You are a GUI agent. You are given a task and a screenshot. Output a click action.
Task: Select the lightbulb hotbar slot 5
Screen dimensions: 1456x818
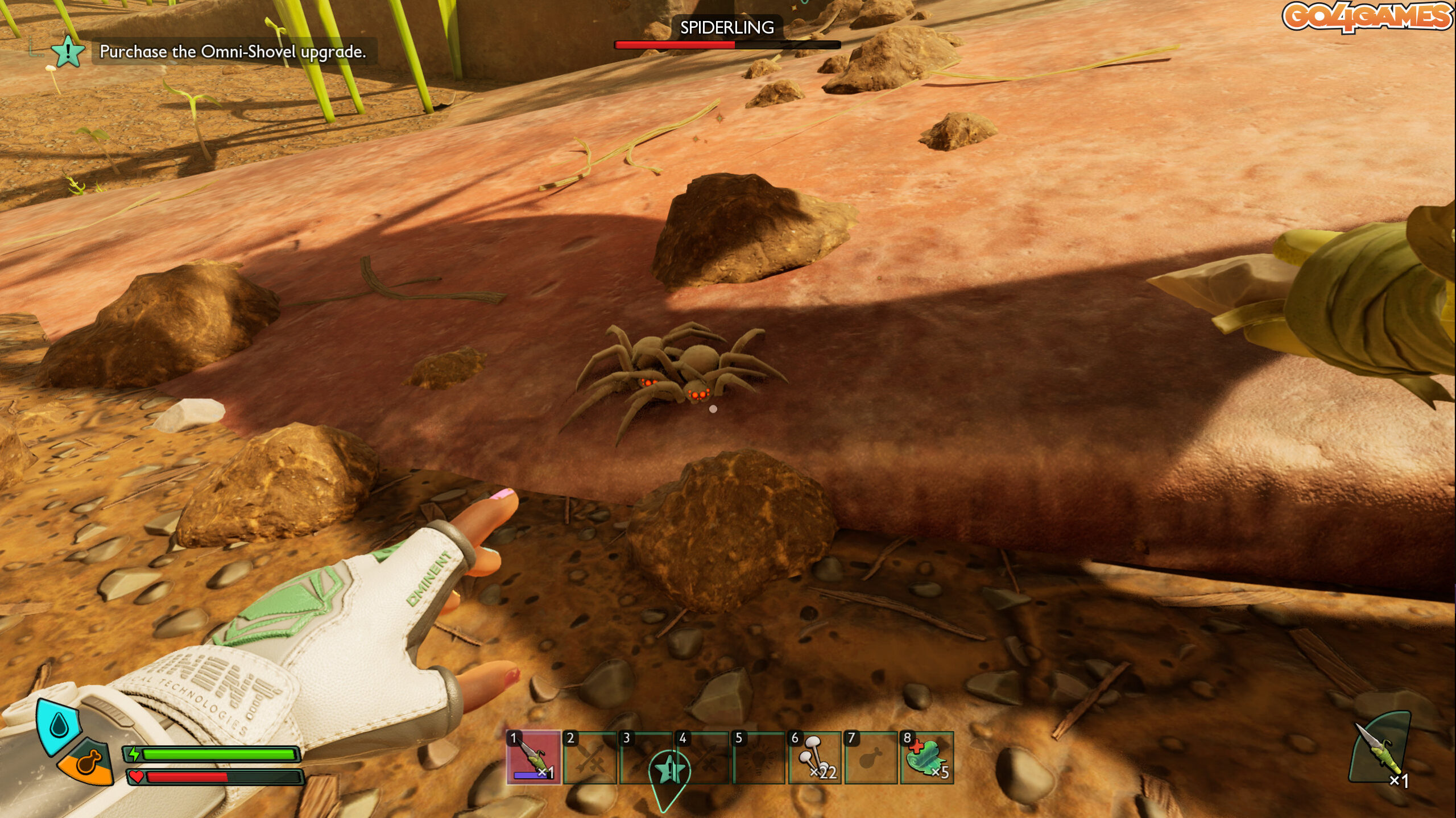(759, 757)
